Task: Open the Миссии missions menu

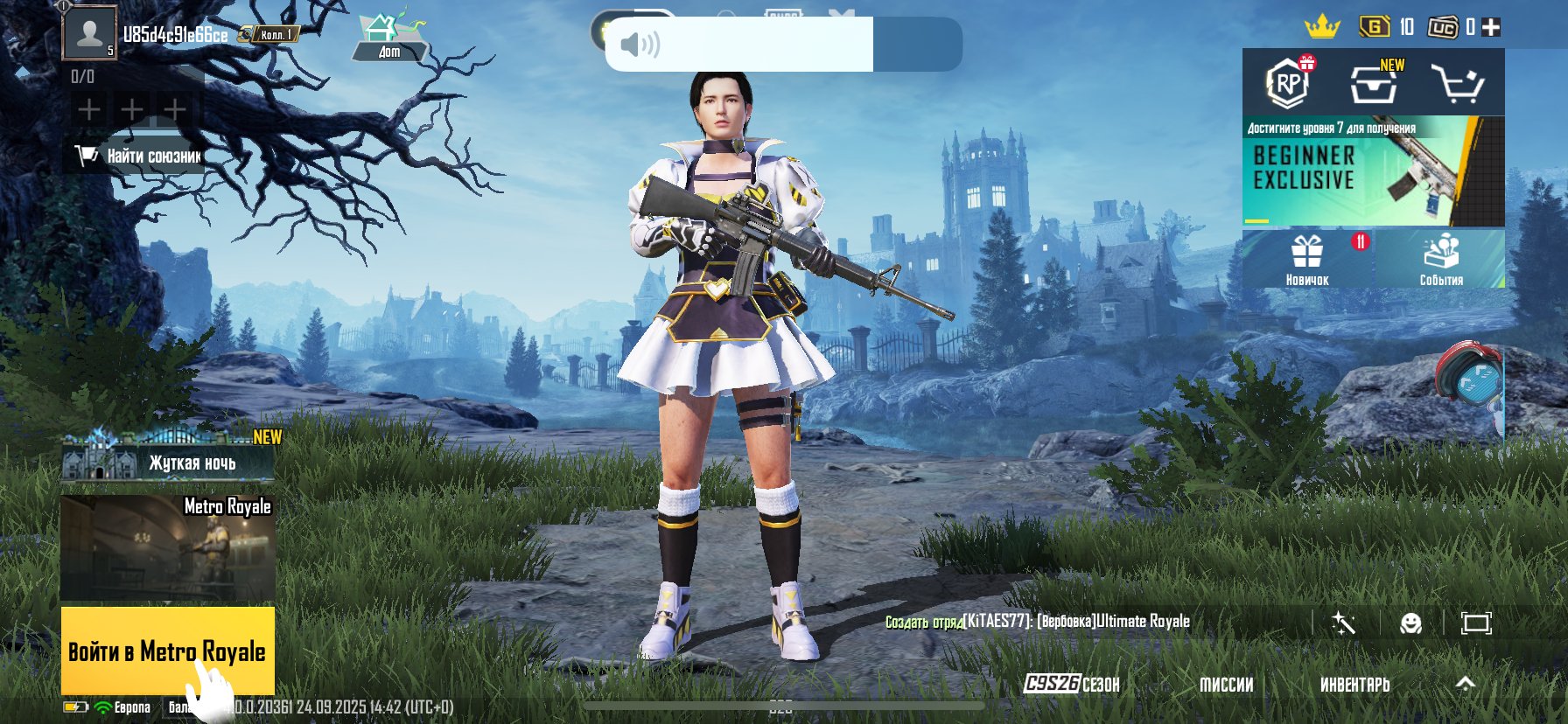Action: pos(1226,685)
